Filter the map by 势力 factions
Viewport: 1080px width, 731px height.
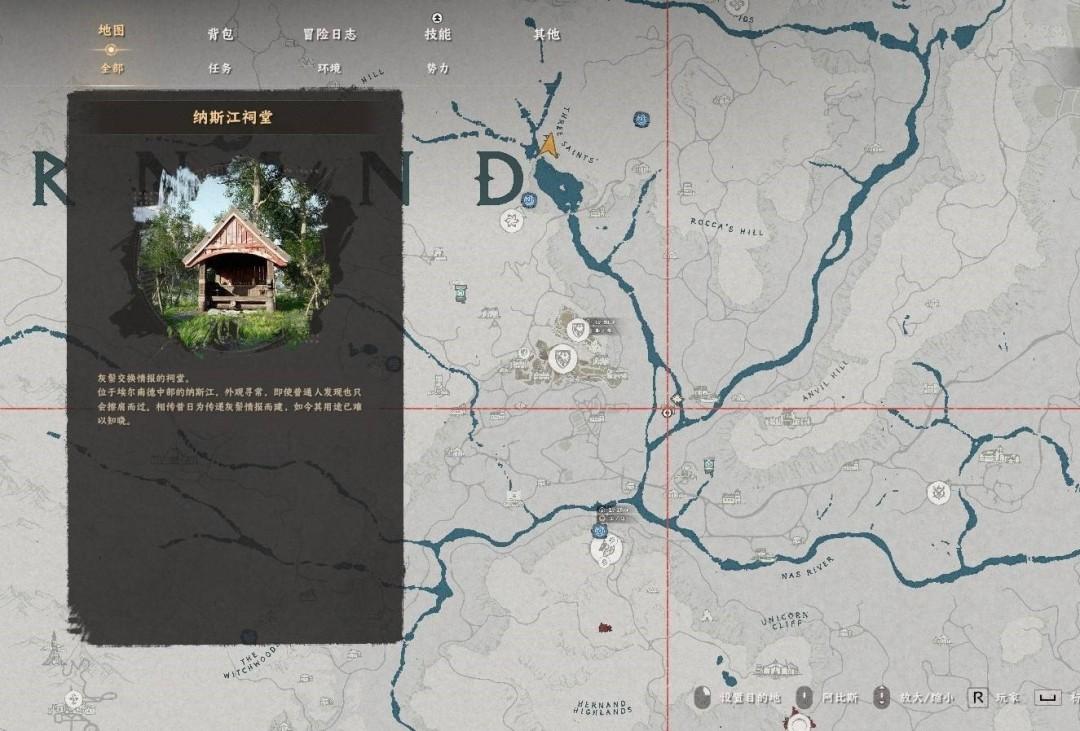click(437, 68)
